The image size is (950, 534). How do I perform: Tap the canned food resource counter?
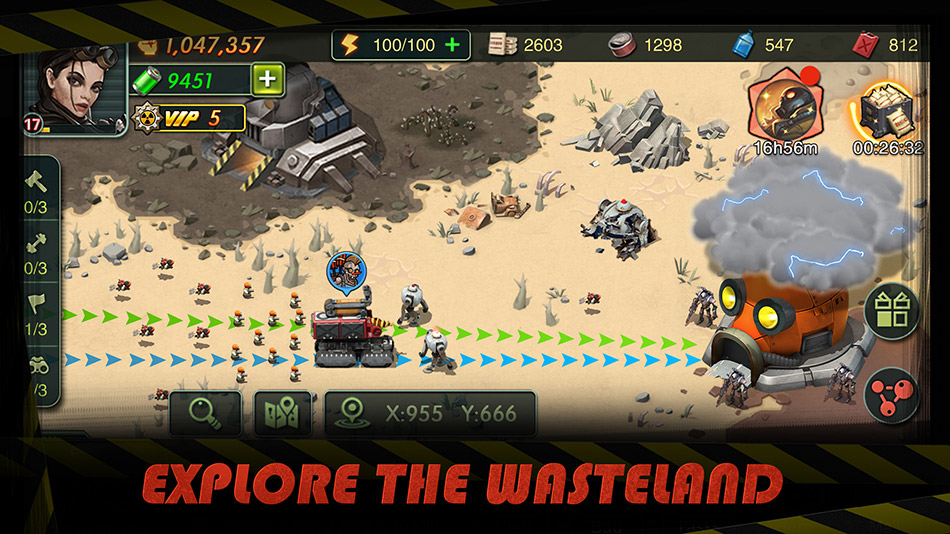pyautogui.click(x=646, y=45)
